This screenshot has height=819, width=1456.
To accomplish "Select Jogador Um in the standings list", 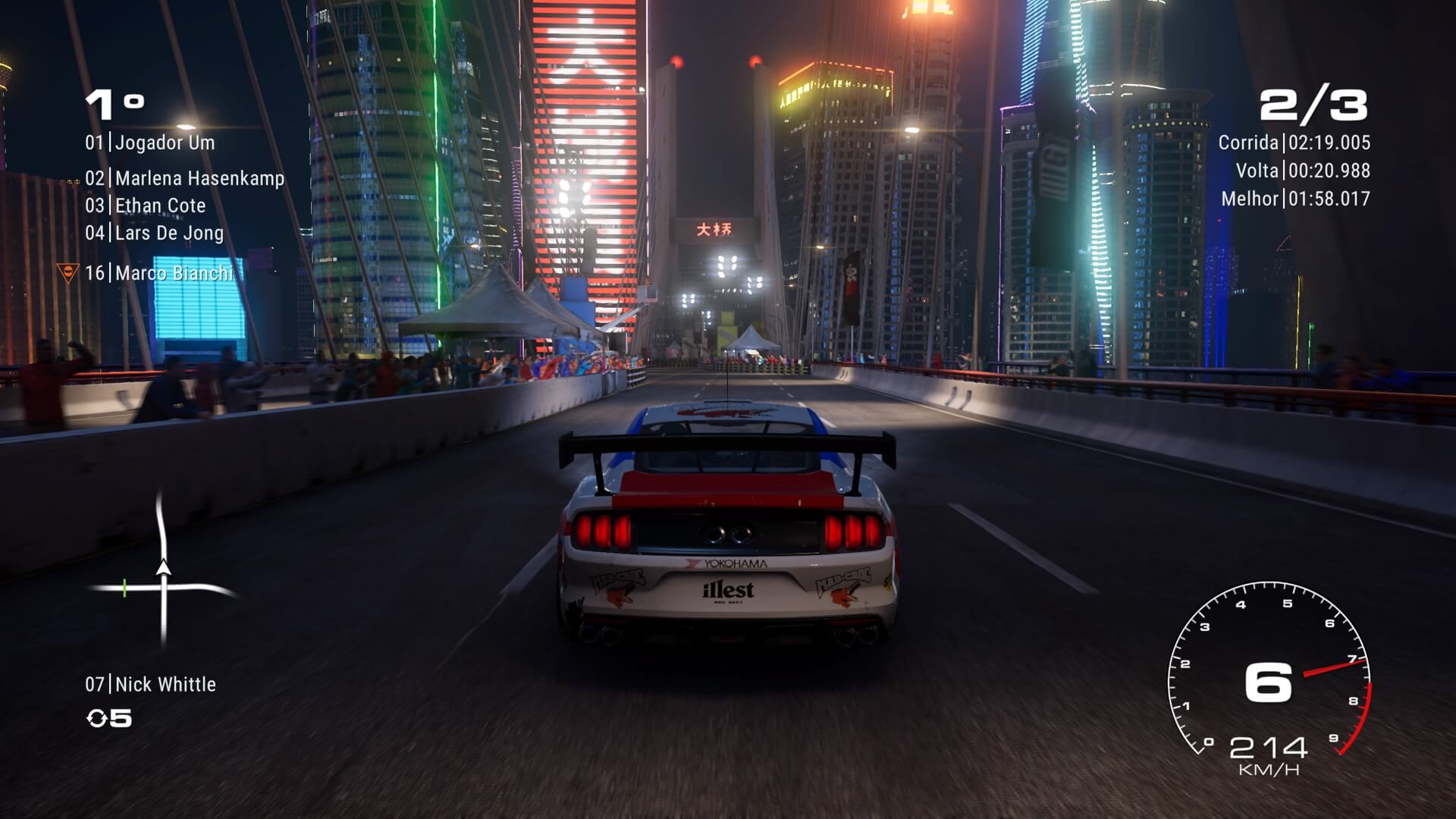I will (150, 143).
